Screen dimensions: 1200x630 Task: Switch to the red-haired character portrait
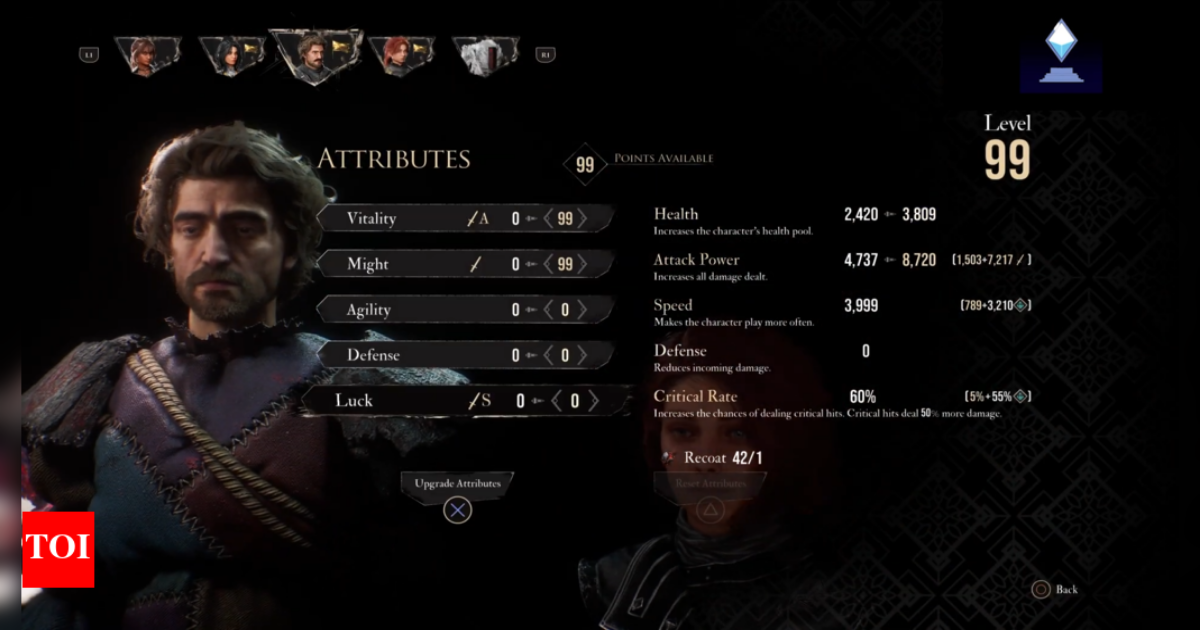point(400,56)
